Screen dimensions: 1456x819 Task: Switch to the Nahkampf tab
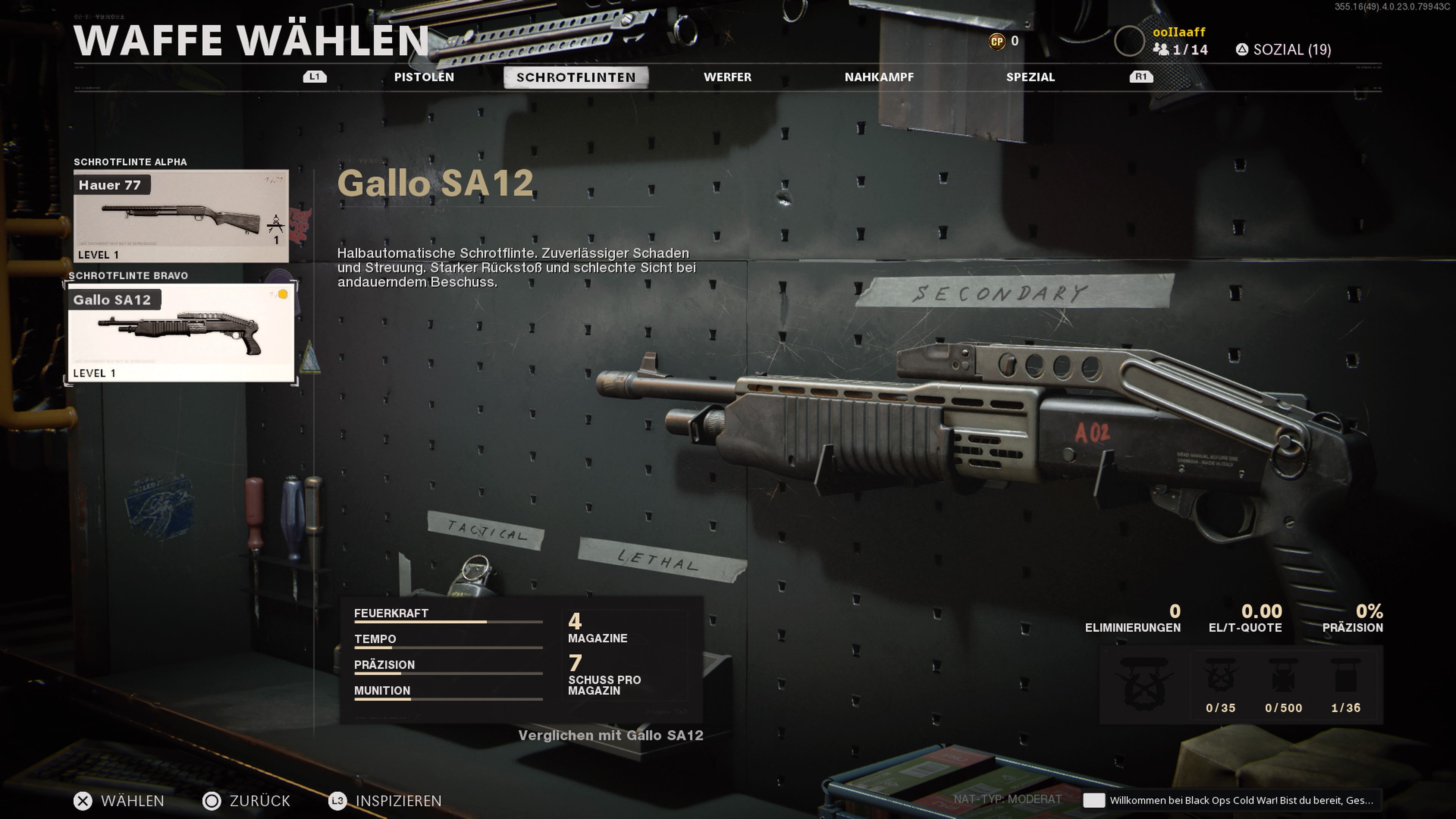pyautogui.click(x=879, y=77)
